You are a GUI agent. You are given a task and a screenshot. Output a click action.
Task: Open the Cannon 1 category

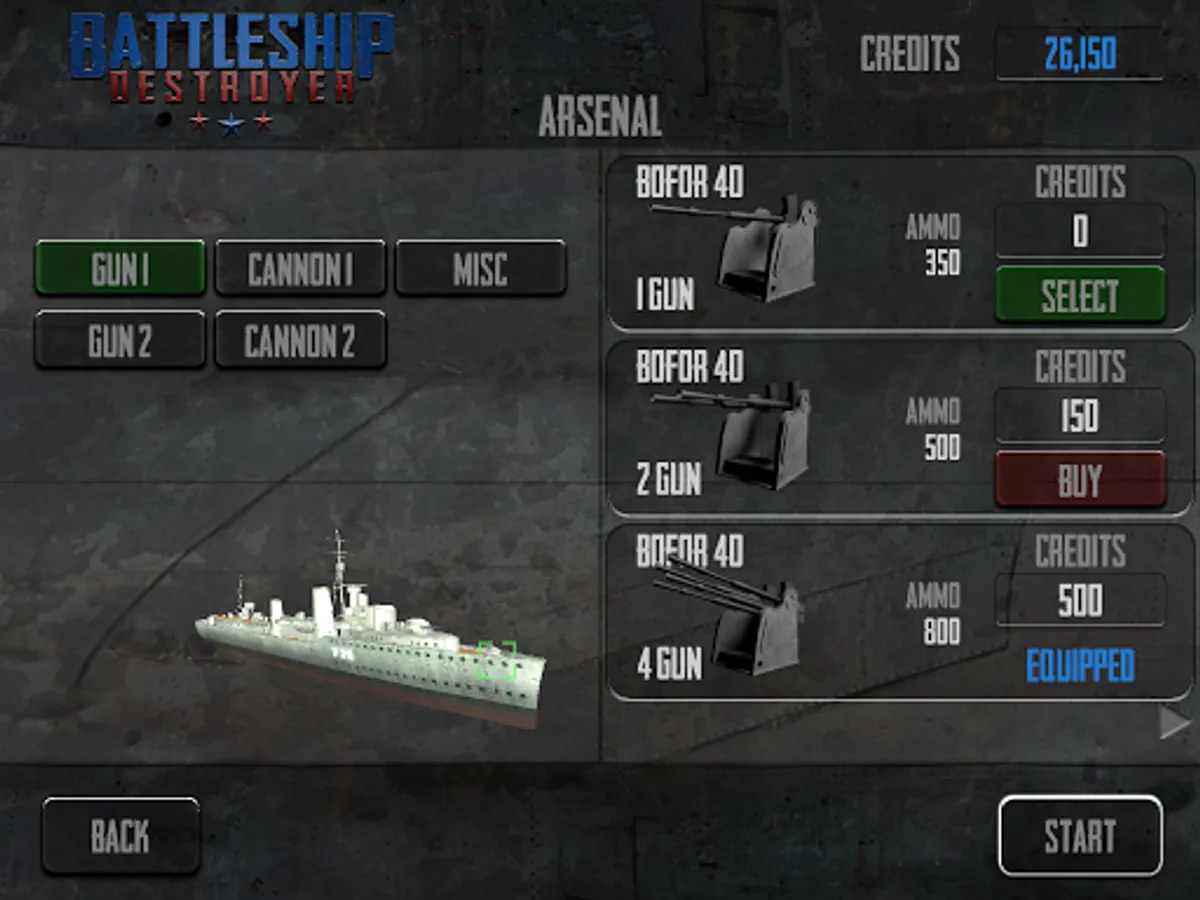pyautogui.click(x=300, y=268)
